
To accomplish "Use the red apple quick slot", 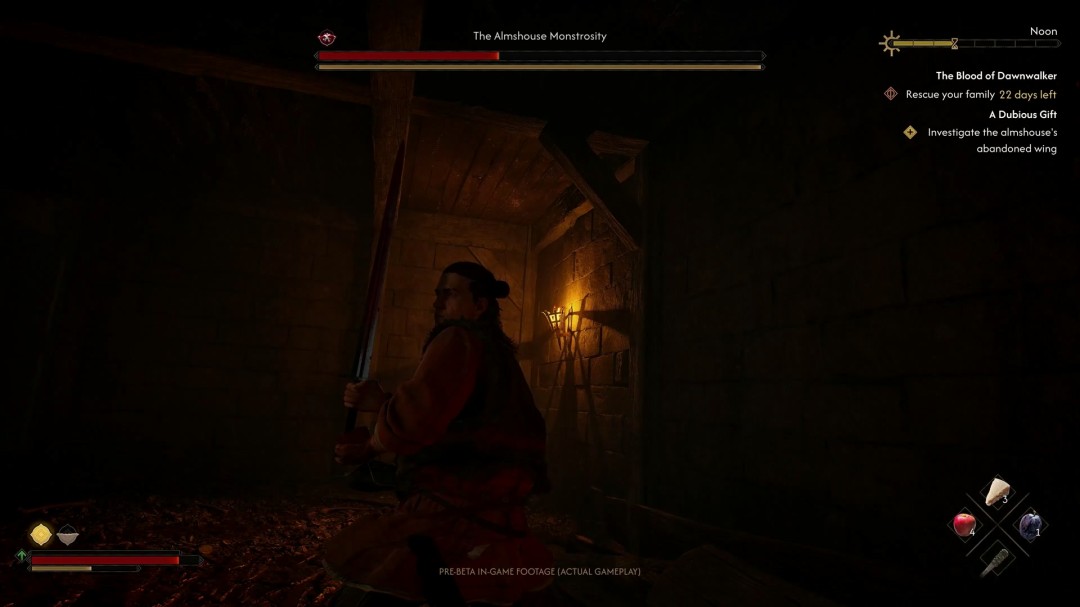I will [964, 524].
